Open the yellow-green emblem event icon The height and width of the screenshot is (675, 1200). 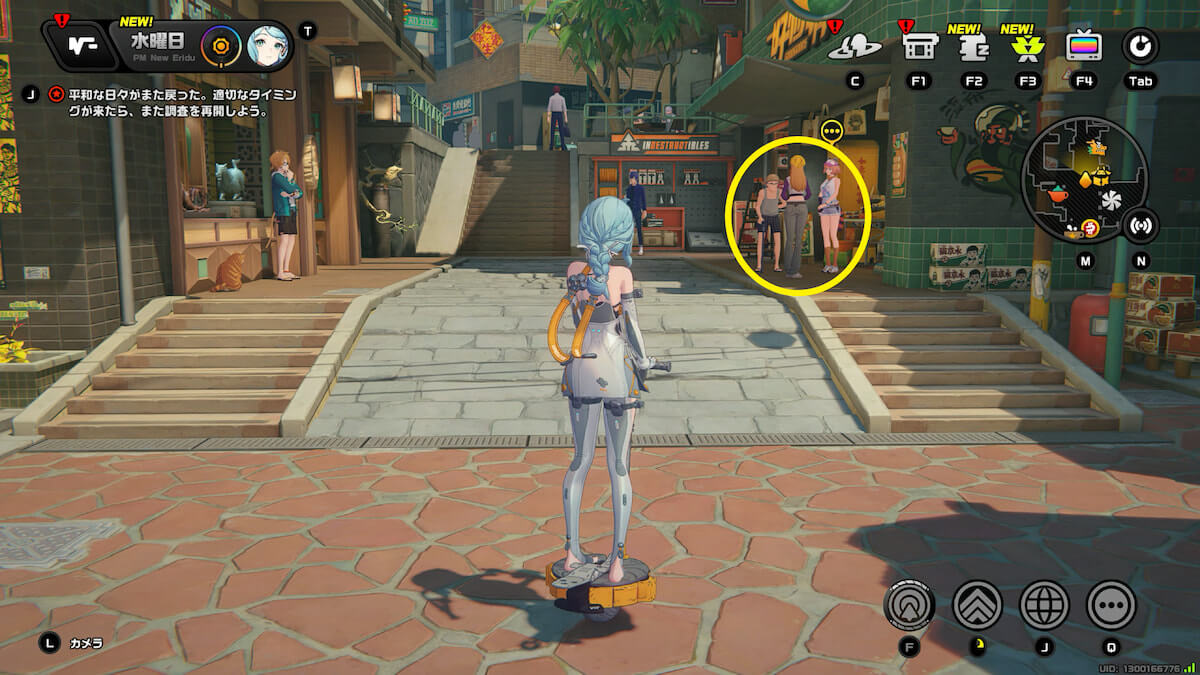point(1026,46)
